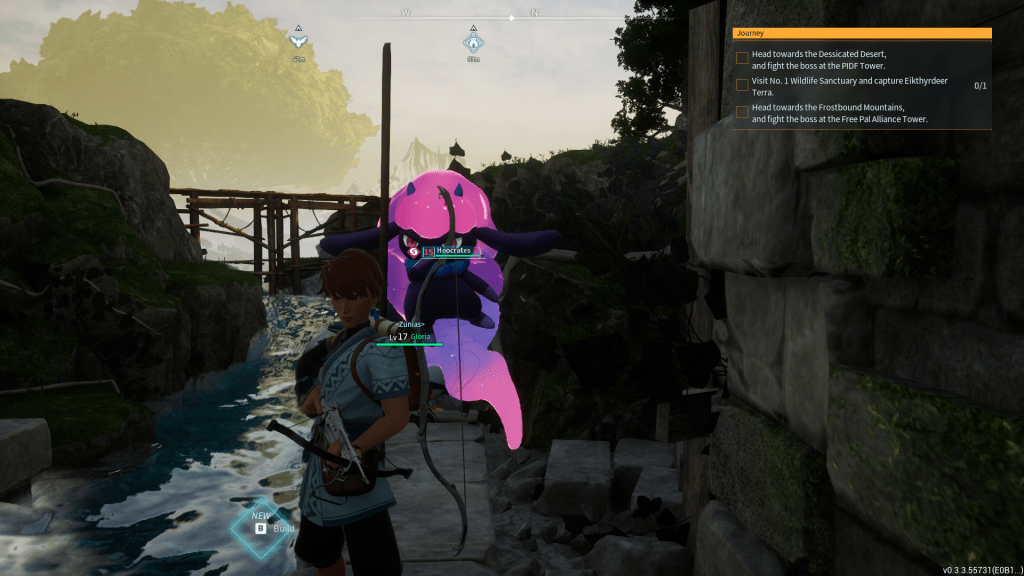
Task: Click the house base marker on the compass
Action: coord(473,42)
